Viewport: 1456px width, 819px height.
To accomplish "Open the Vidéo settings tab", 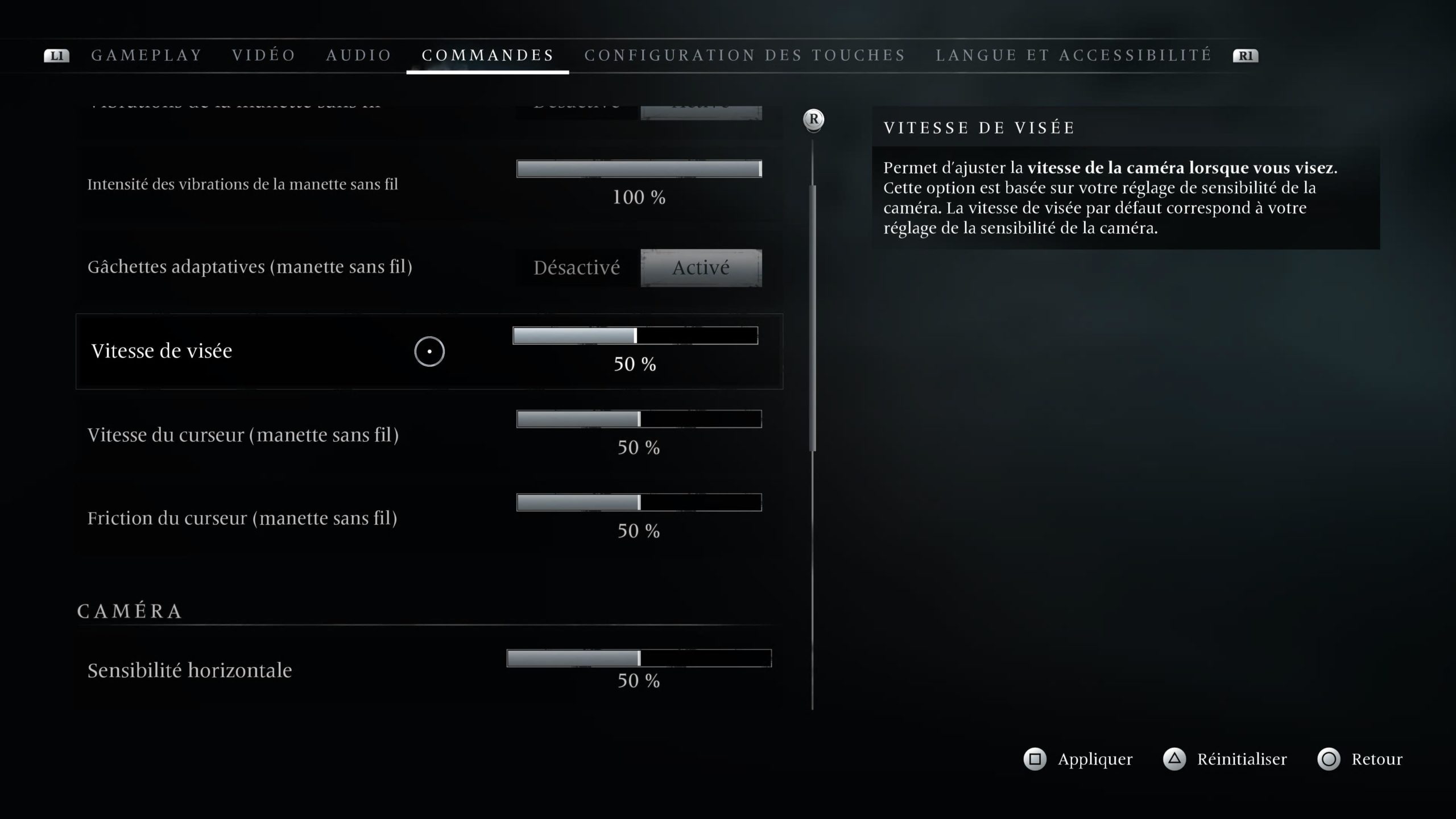I will pos(264,55).
